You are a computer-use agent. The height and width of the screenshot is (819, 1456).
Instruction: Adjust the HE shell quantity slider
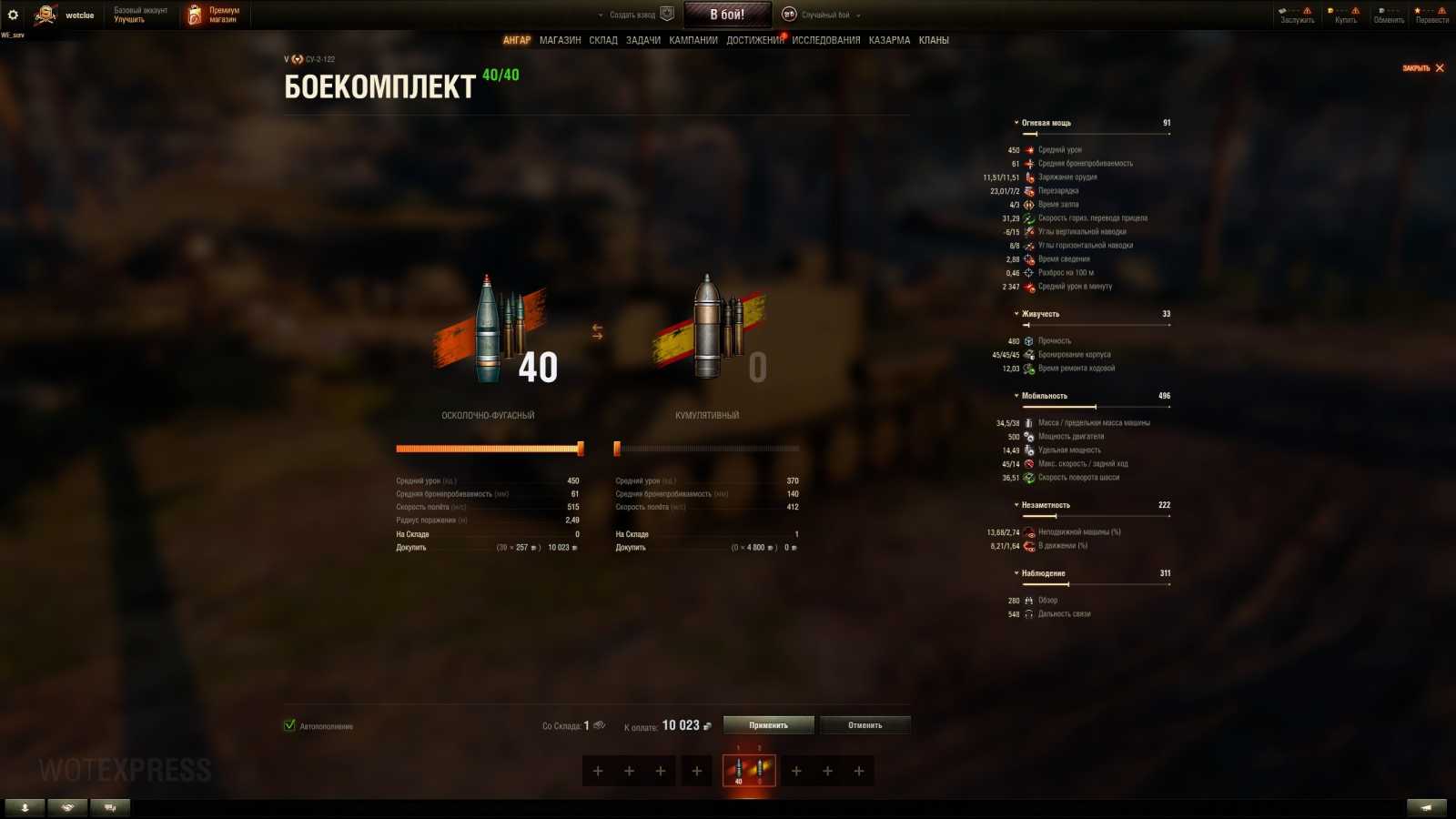(580, 447)
